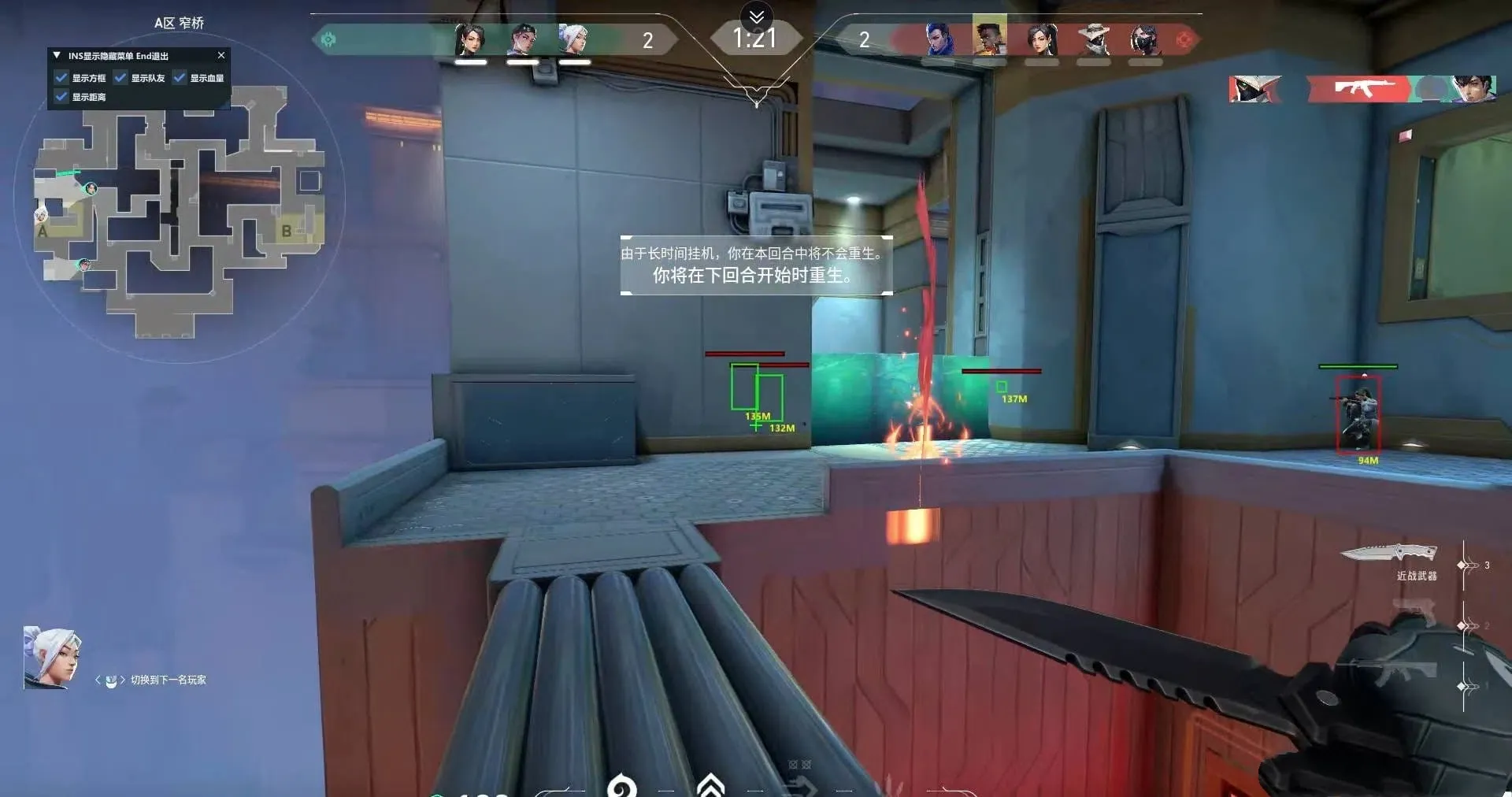The image size is (1512, 797).
Task: Toggle the 显示队友 option off
Action: pyautogui.click(x=120, y=78)
